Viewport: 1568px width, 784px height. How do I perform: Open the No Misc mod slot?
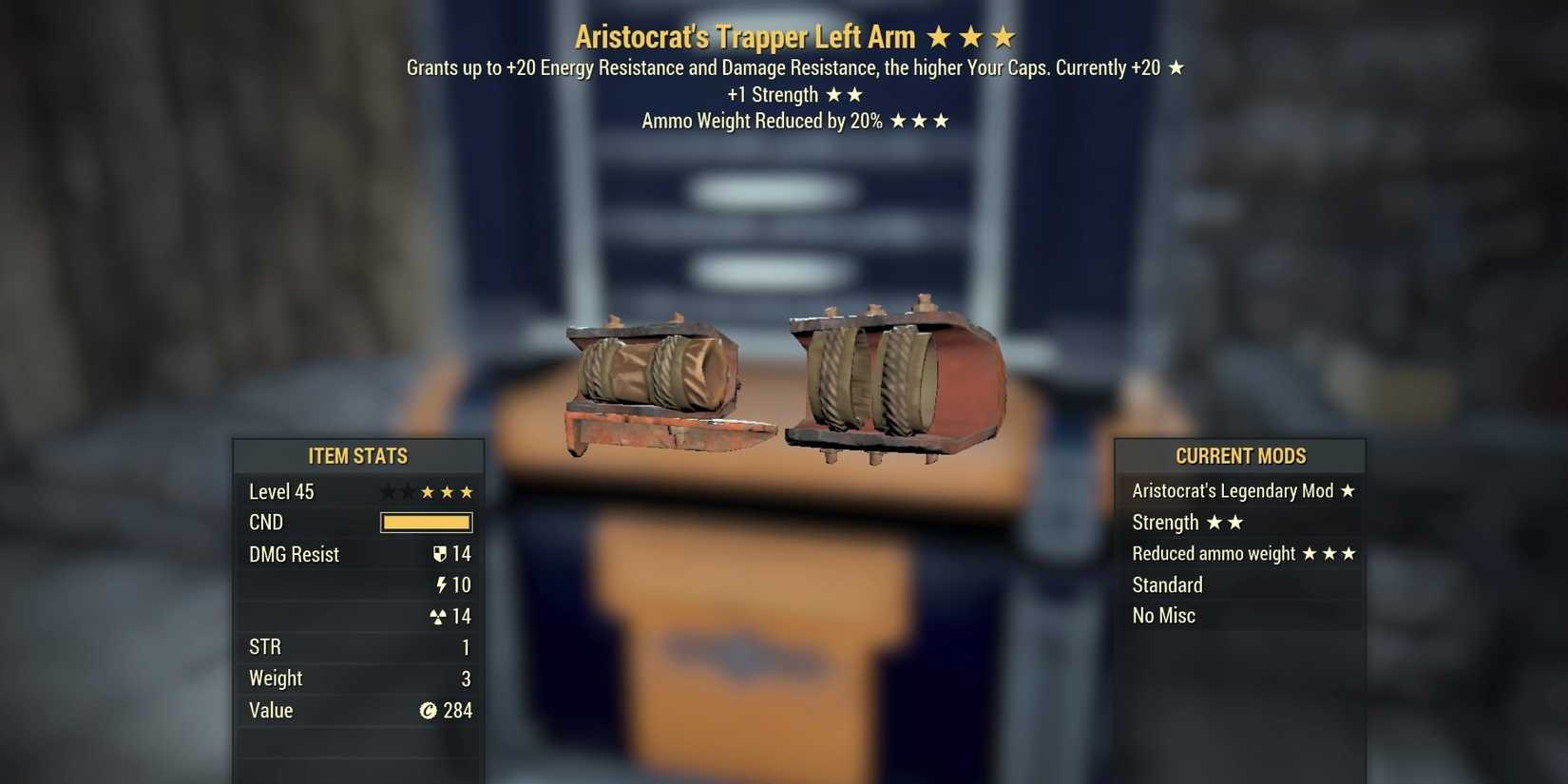[x=1163, y=615]
